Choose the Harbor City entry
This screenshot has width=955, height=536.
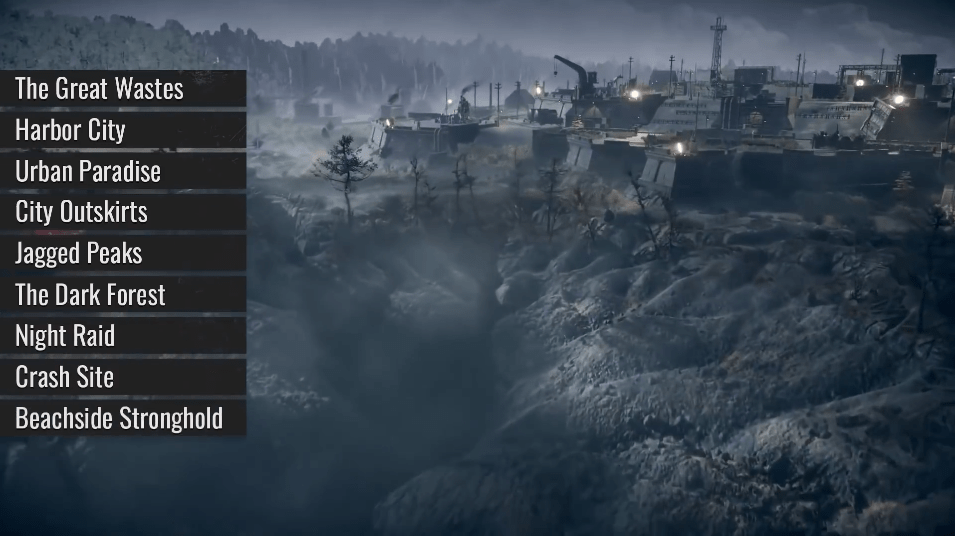click(x=122, y=130)
